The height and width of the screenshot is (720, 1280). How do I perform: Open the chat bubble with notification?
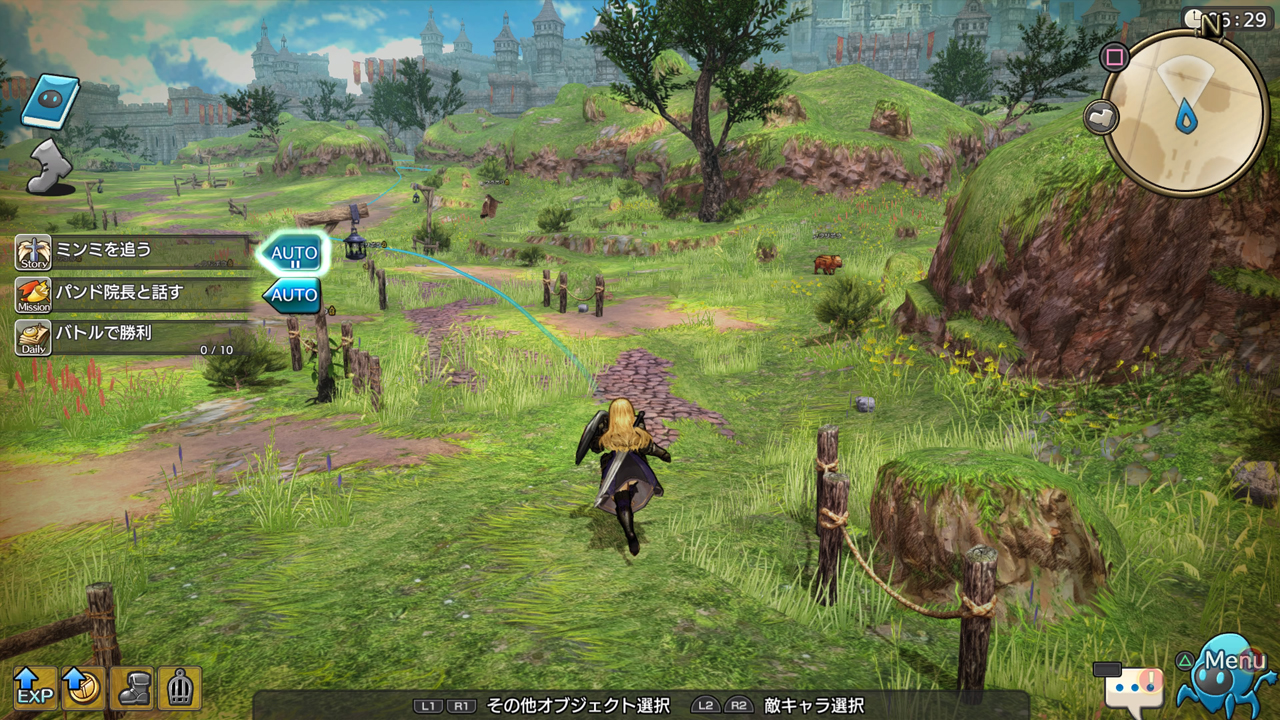point(1135,687)
